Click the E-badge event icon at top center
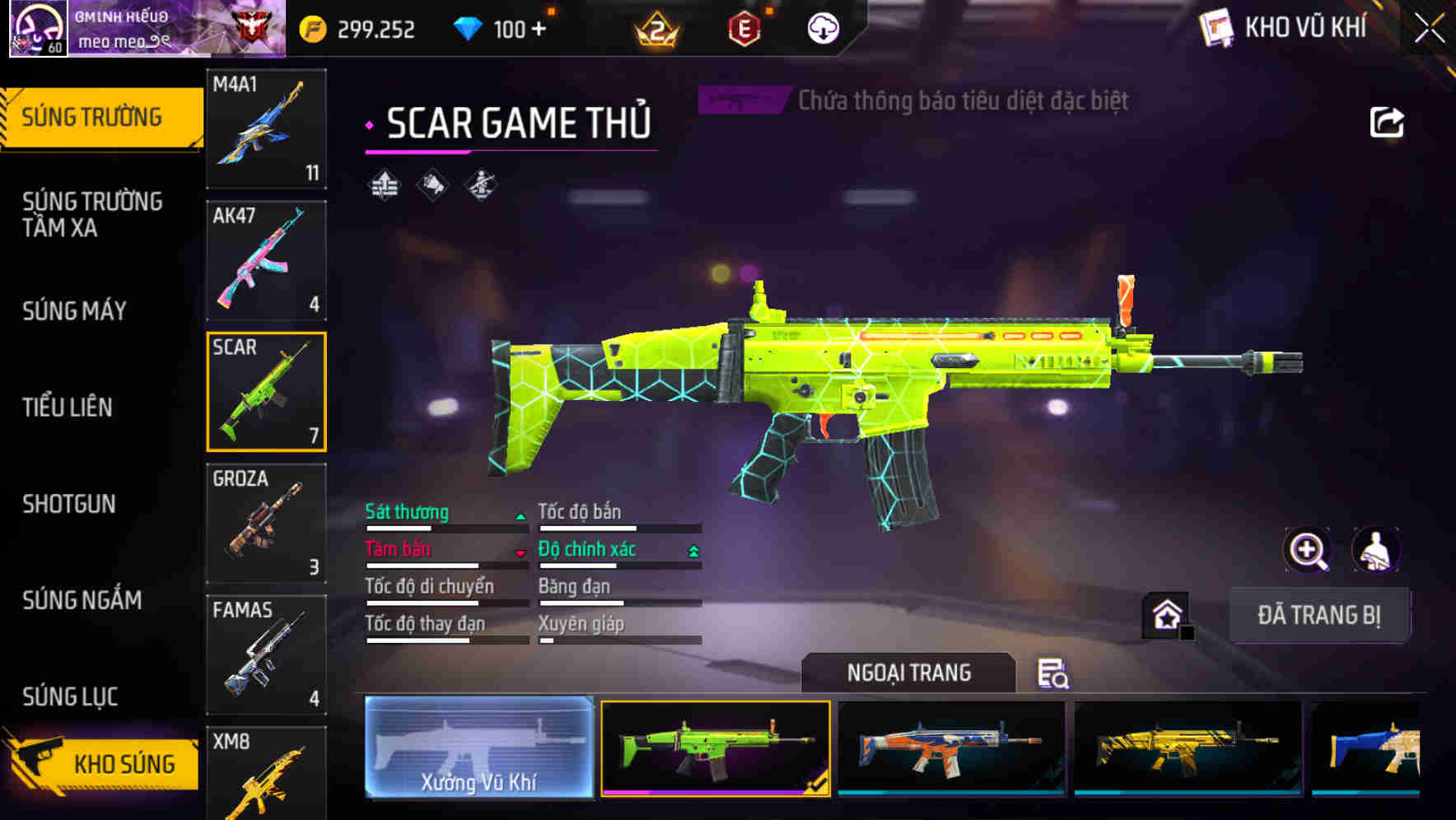This screenshot has height=820, width=1456. [745, 27]
